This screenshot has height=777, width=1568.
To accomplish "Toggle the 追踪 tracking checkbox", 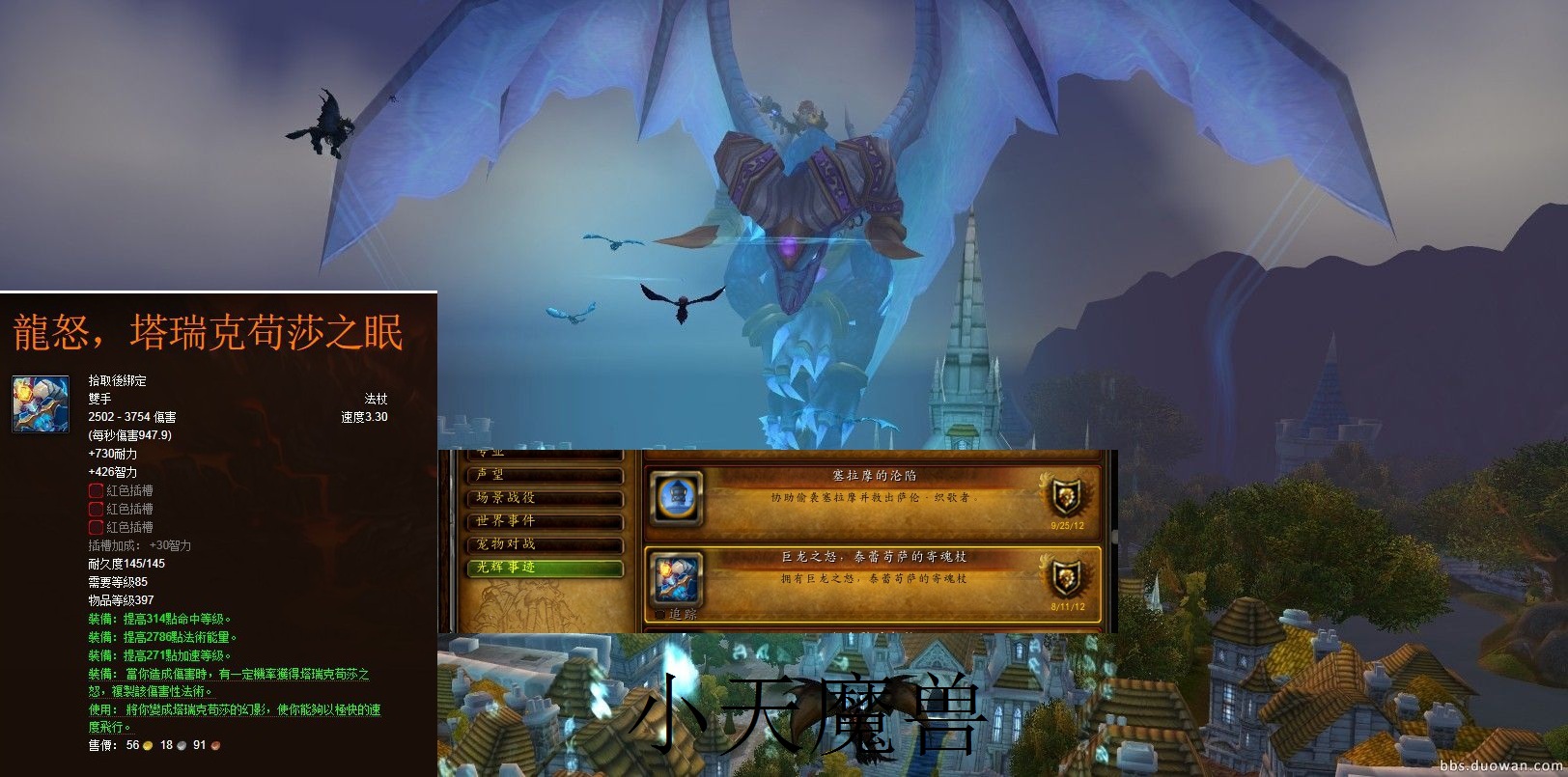I will coord(660,614).
